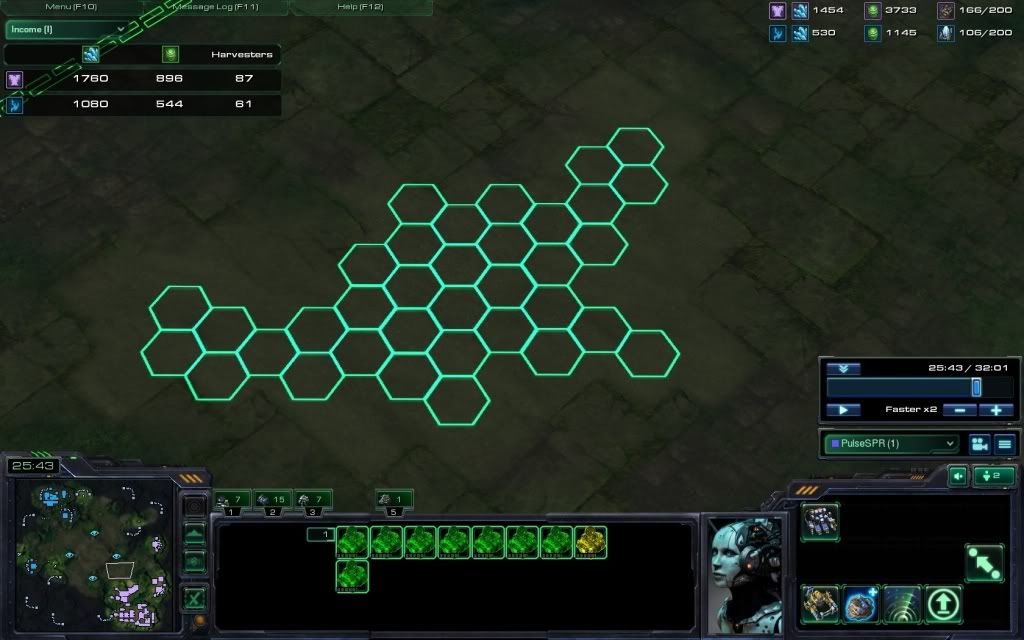Click the minimap
The width and height of the screenshot is (1024, 640).
coord(91,545)
